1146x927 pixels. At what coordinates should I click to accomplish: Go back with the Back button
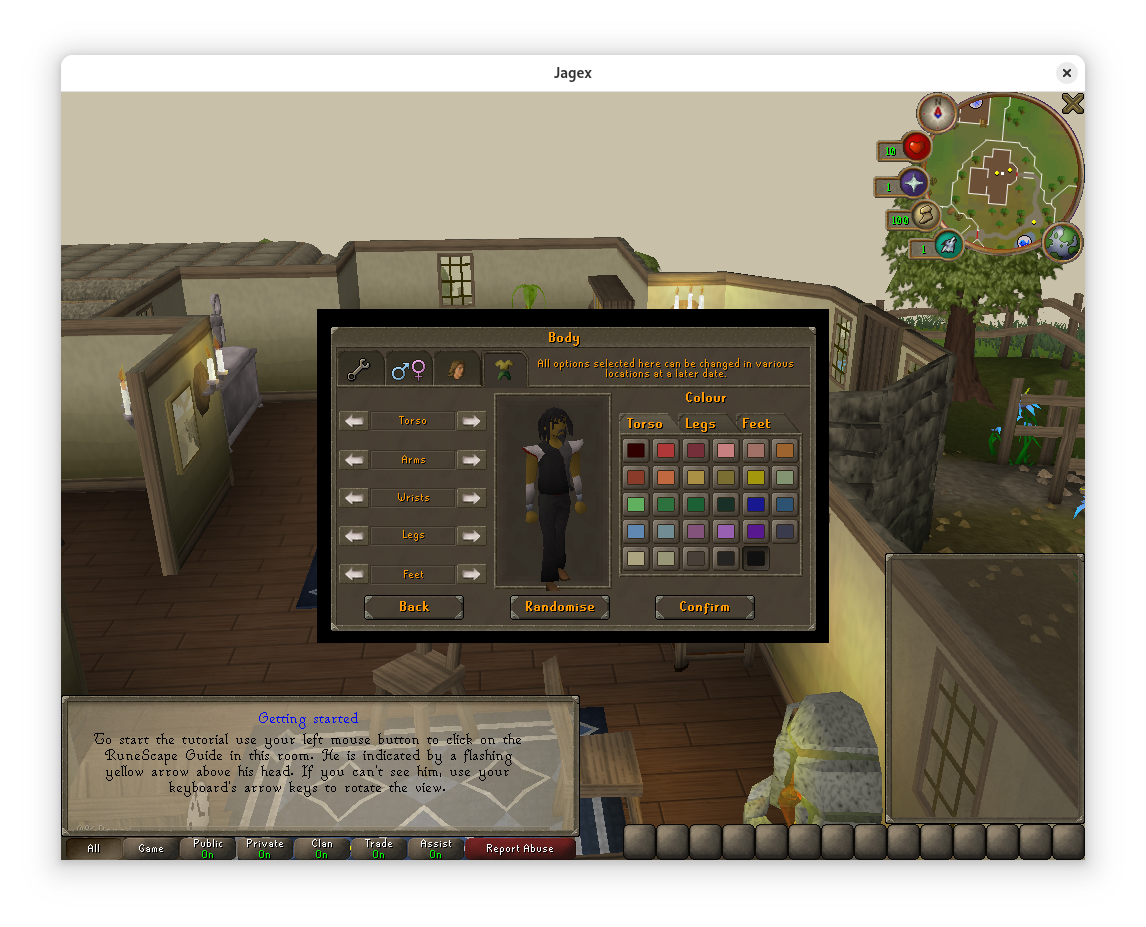click(x=414, y=607)
